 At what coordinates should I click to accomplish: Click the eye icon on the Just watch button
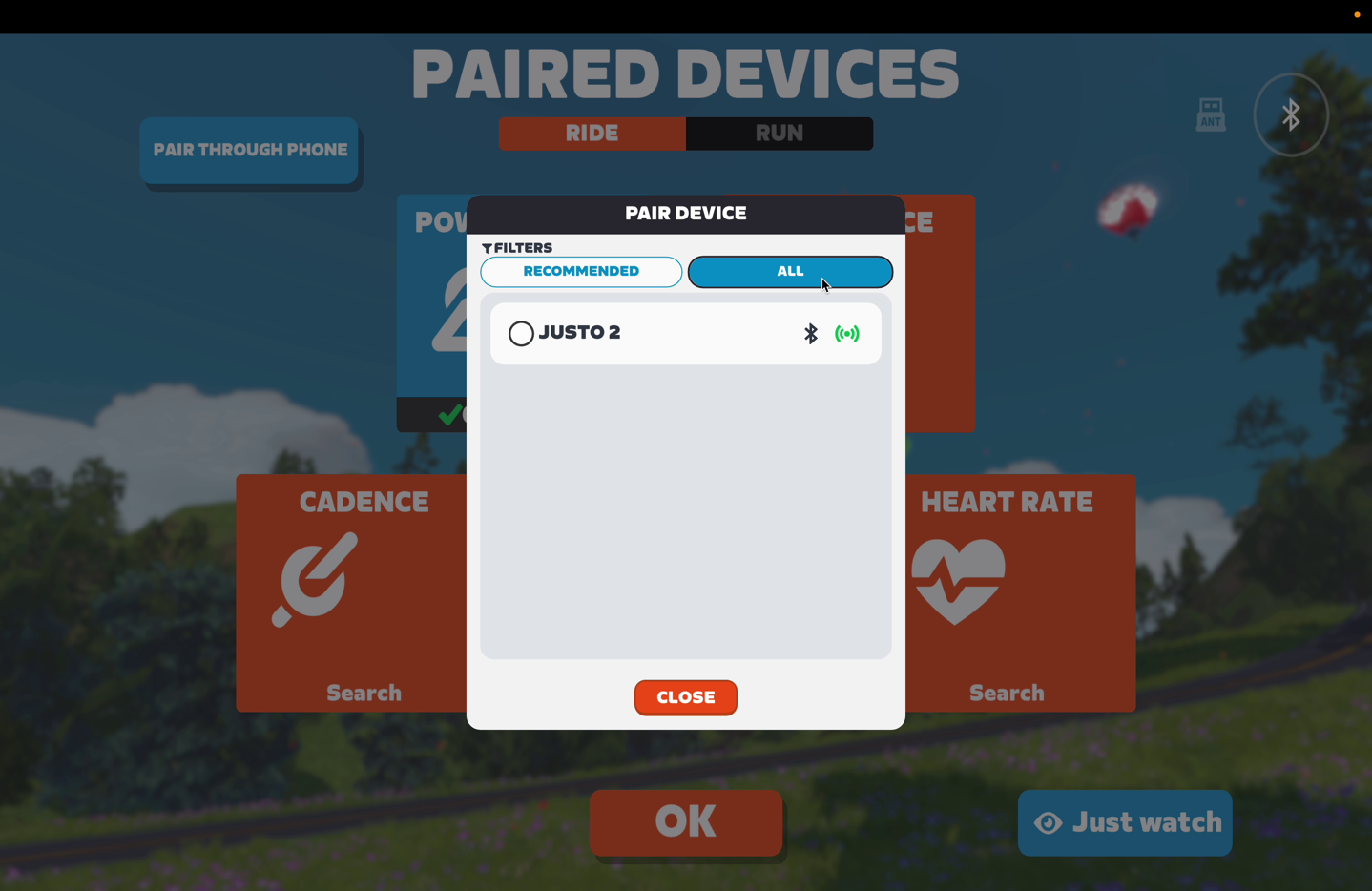[x=1049, y=821]
